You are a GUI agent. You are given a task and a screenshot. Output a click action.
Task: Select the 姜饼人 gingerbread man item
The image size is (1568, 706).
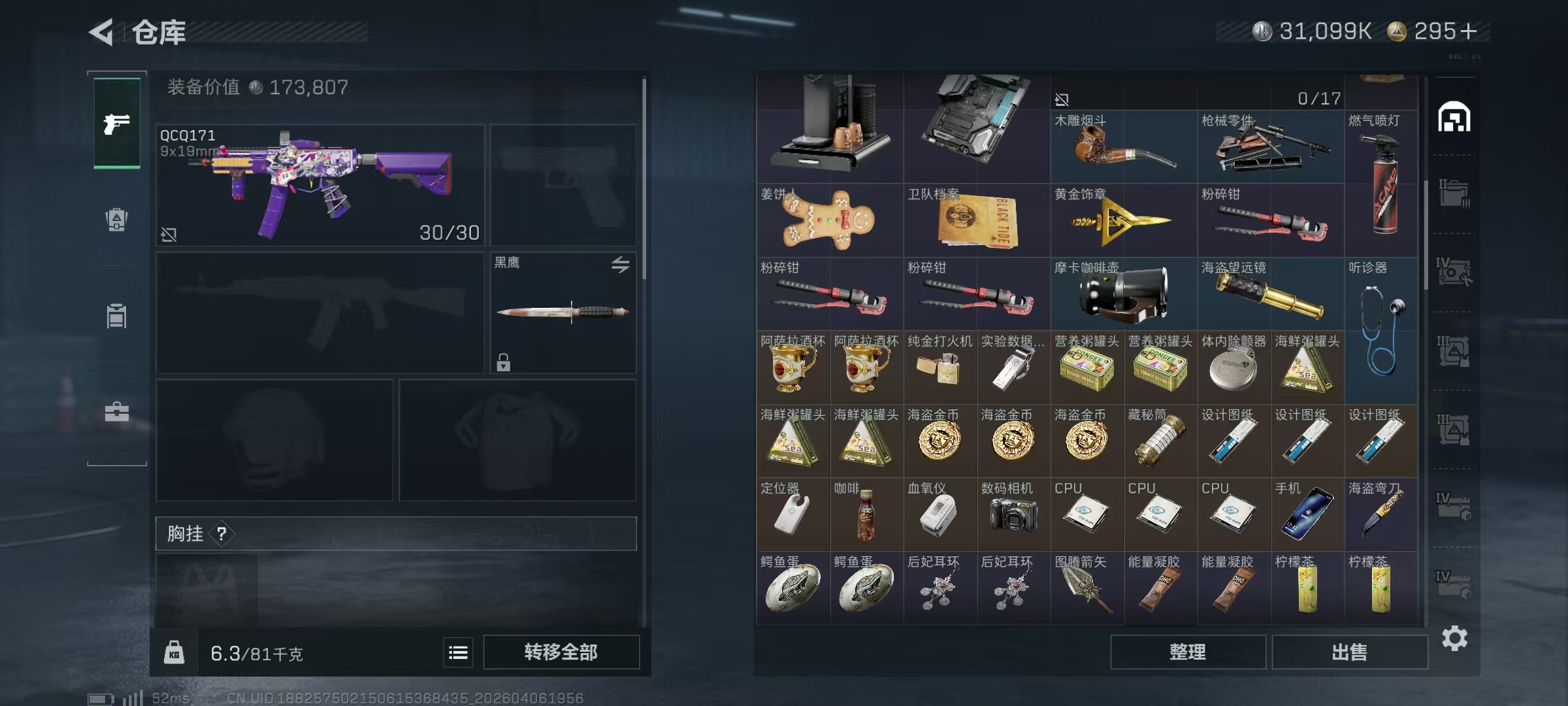click(829, 220)
